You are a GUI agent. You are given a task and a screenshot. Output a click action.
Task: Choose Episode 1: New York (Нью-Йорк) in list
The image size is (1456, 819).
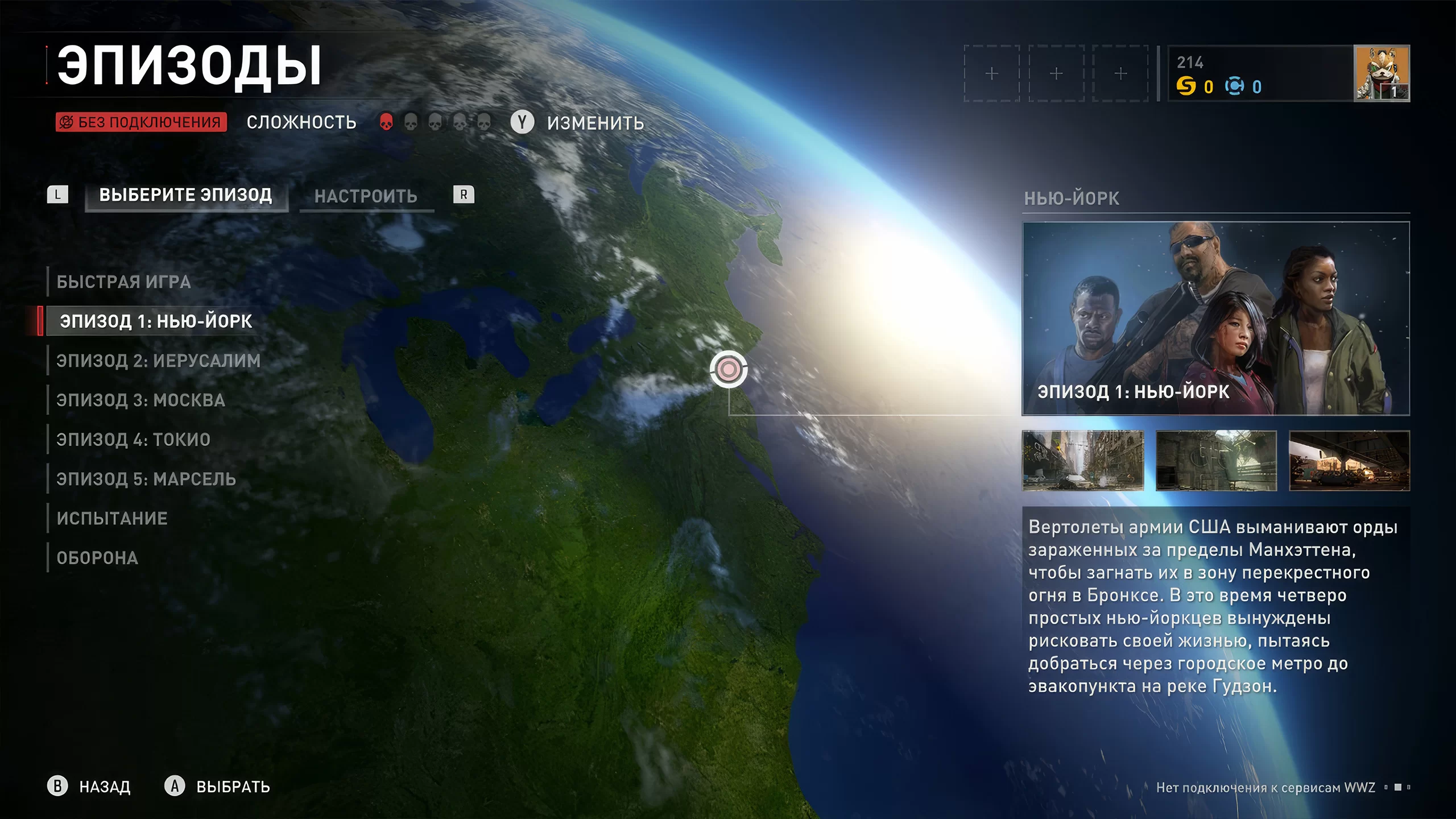coord(156,321)
